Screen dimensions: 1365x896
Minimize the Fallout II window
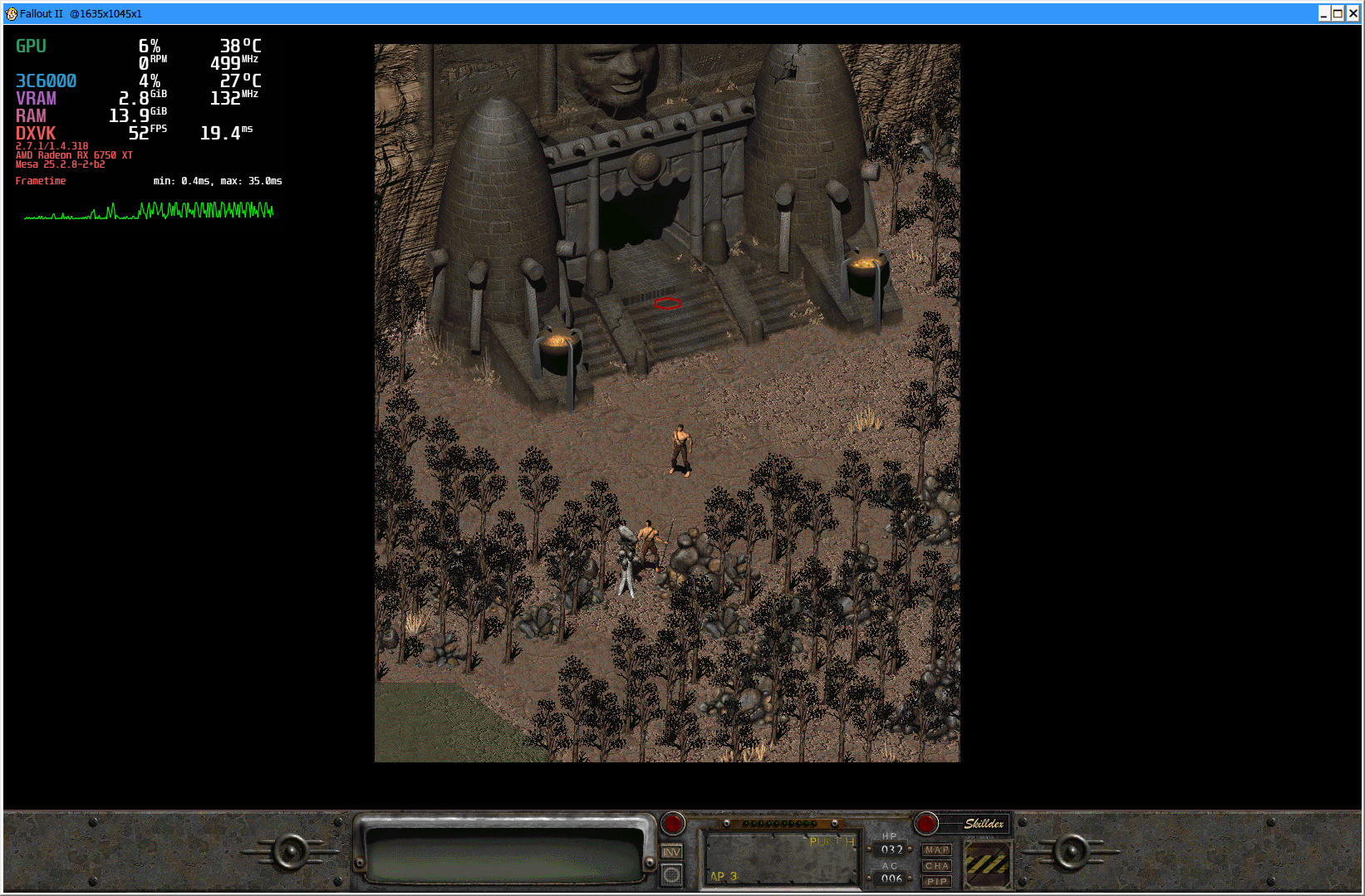(1324, 13)
